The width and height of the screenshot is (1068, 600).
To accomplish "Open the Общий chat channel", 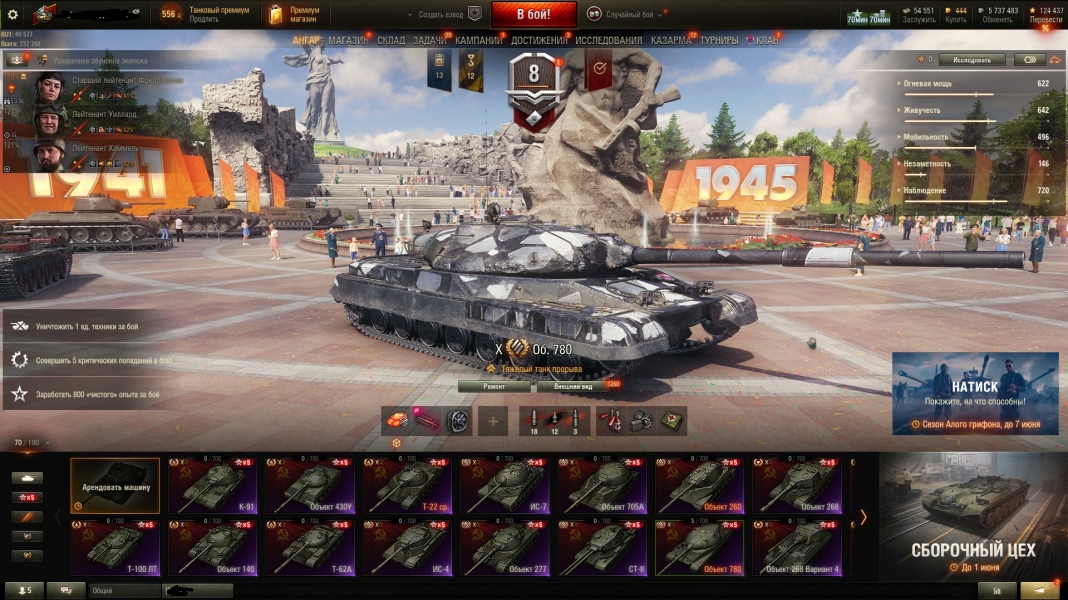I will click(124, 591).
